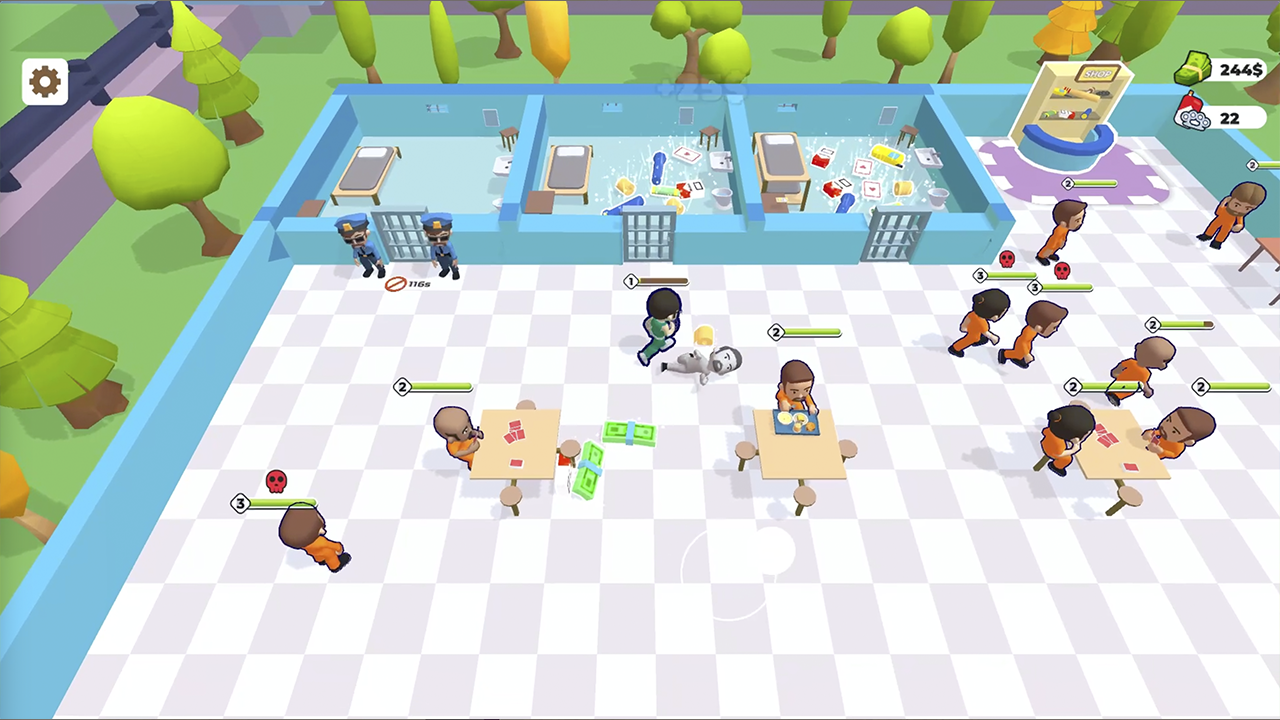The height and width of the screenshot is (720, 1280).
Task: Click the green money stack icon
Action: [x=1193, y=68]
